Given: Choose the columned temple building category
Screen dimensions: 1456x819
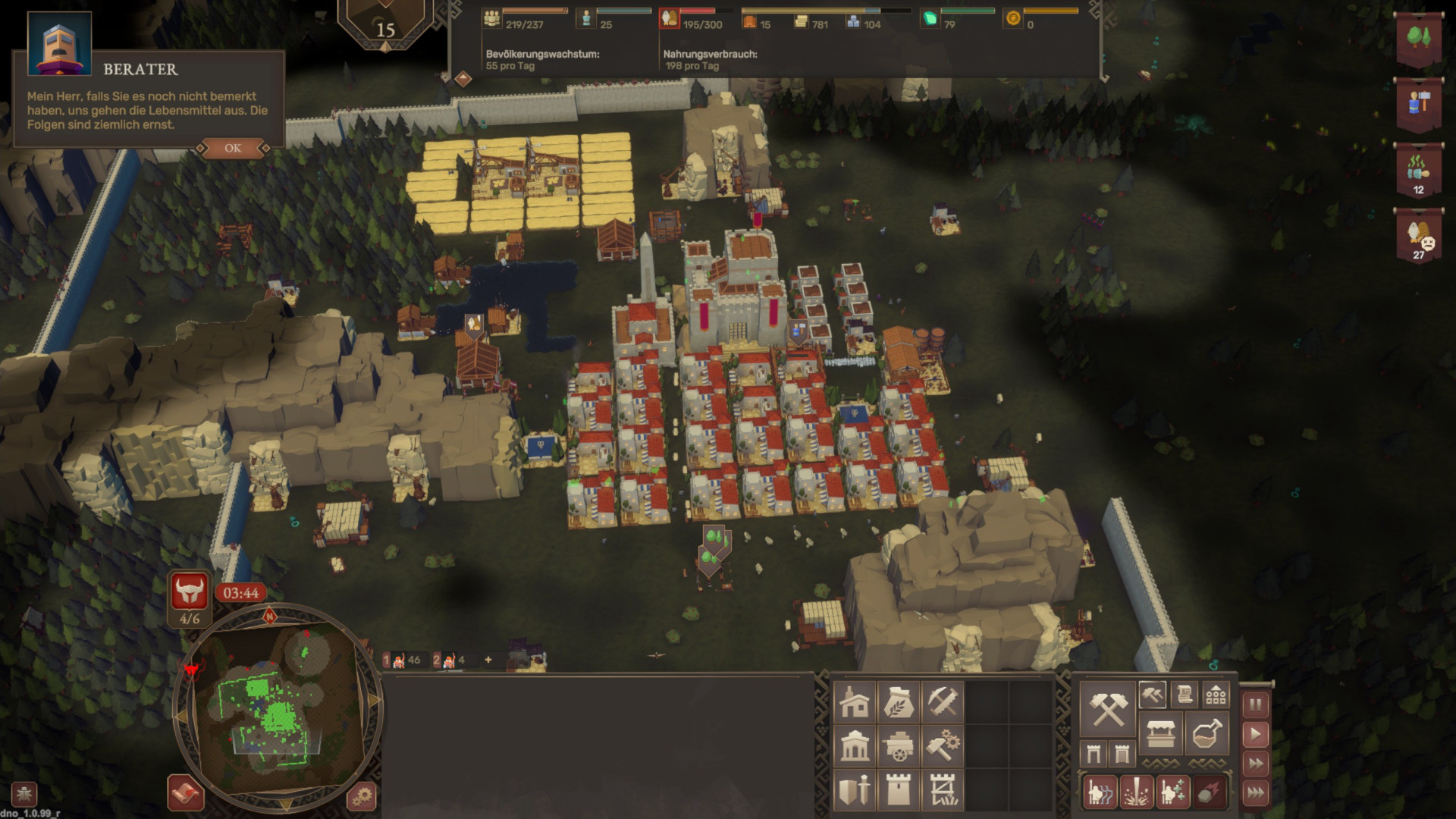Looking at the screenshot, I should [x=855, y=746].
